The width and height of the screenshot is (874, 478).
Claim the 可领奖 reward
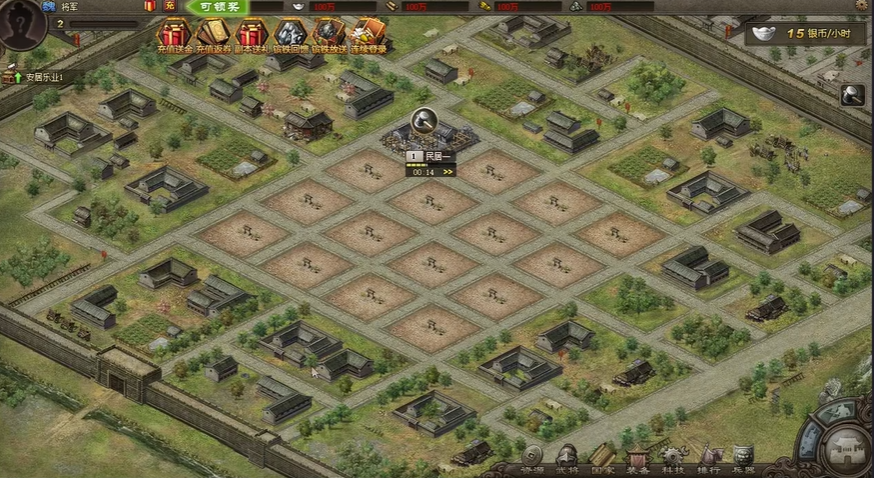[x=217, y=7]
